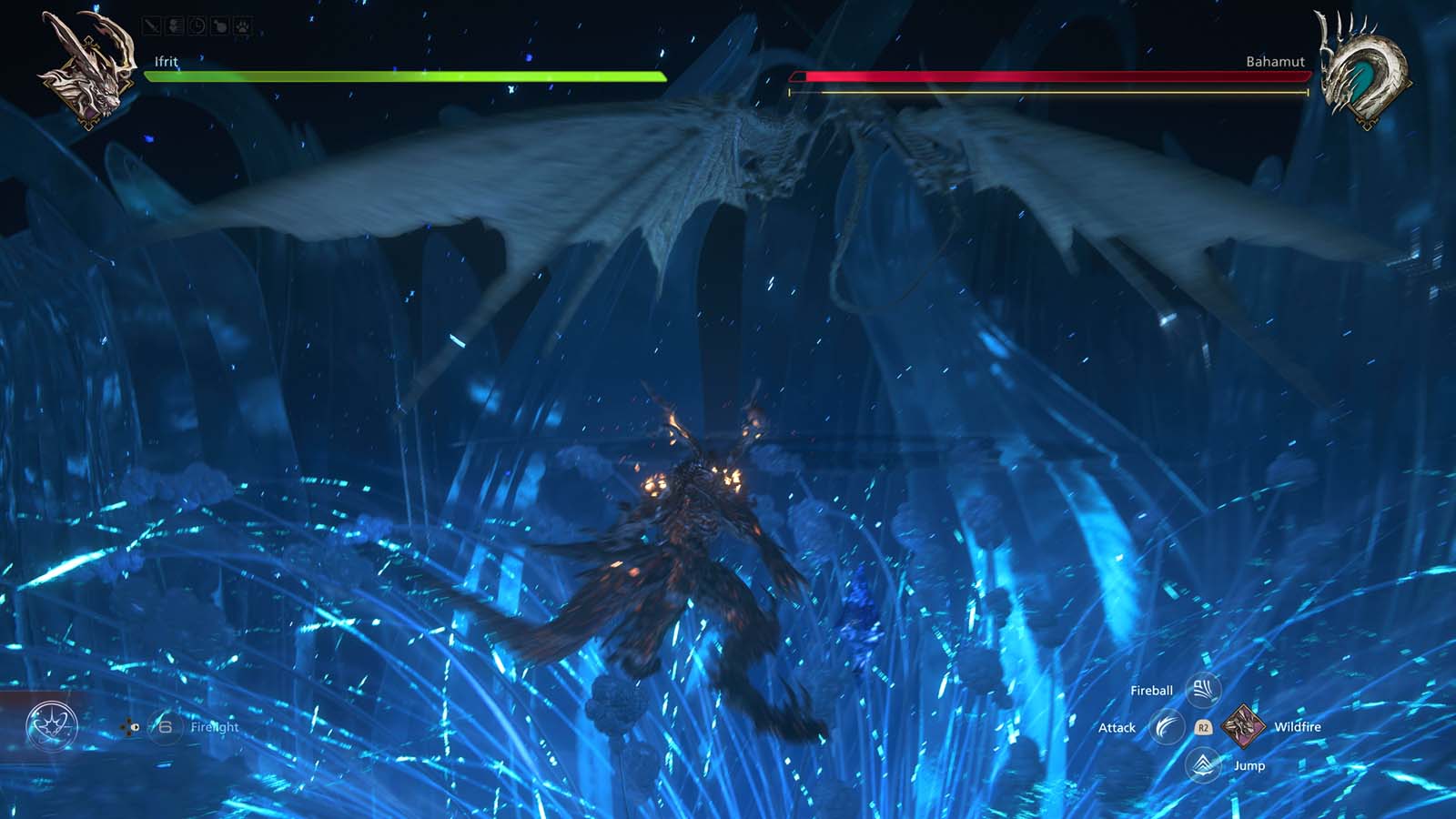
Task: Click the Firelight counter showing 6
Action: click(x=166, y=727)
